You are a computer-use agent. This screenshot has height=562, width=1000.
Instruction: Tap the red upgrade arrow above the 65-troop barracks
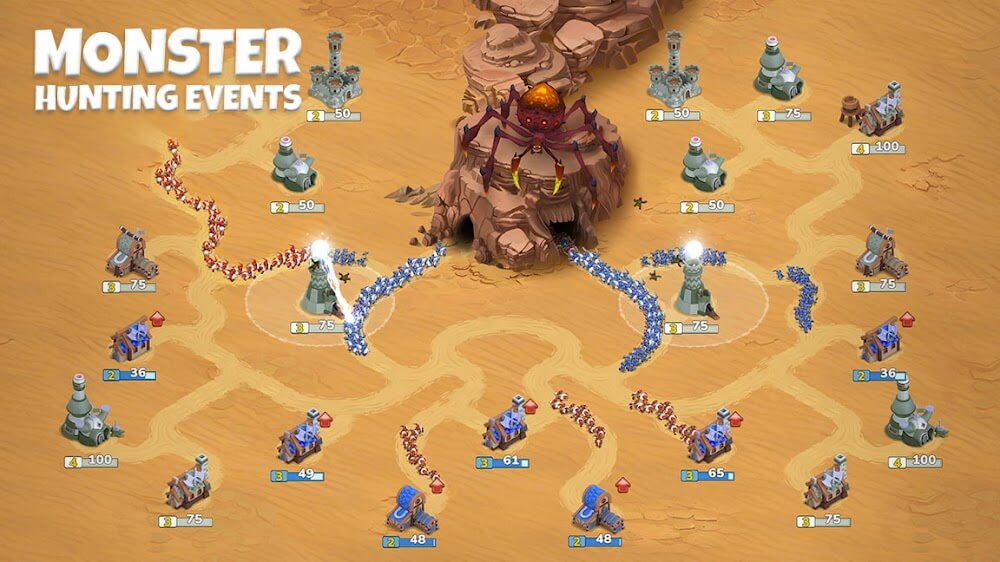pyautogui.click(x=736, y=418)
